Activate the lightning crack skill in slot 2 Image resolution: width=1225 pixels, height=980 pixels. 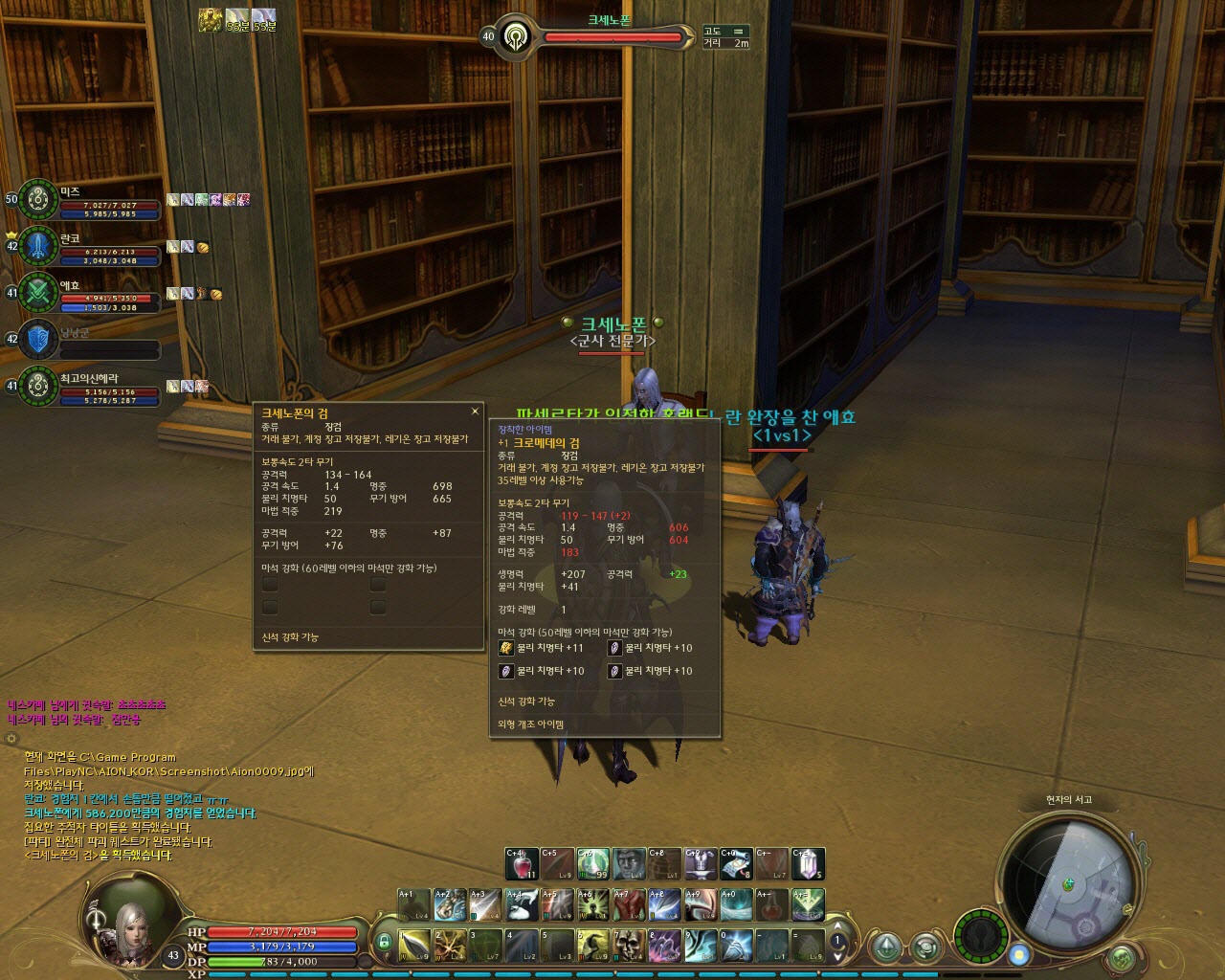click(449, 946)
